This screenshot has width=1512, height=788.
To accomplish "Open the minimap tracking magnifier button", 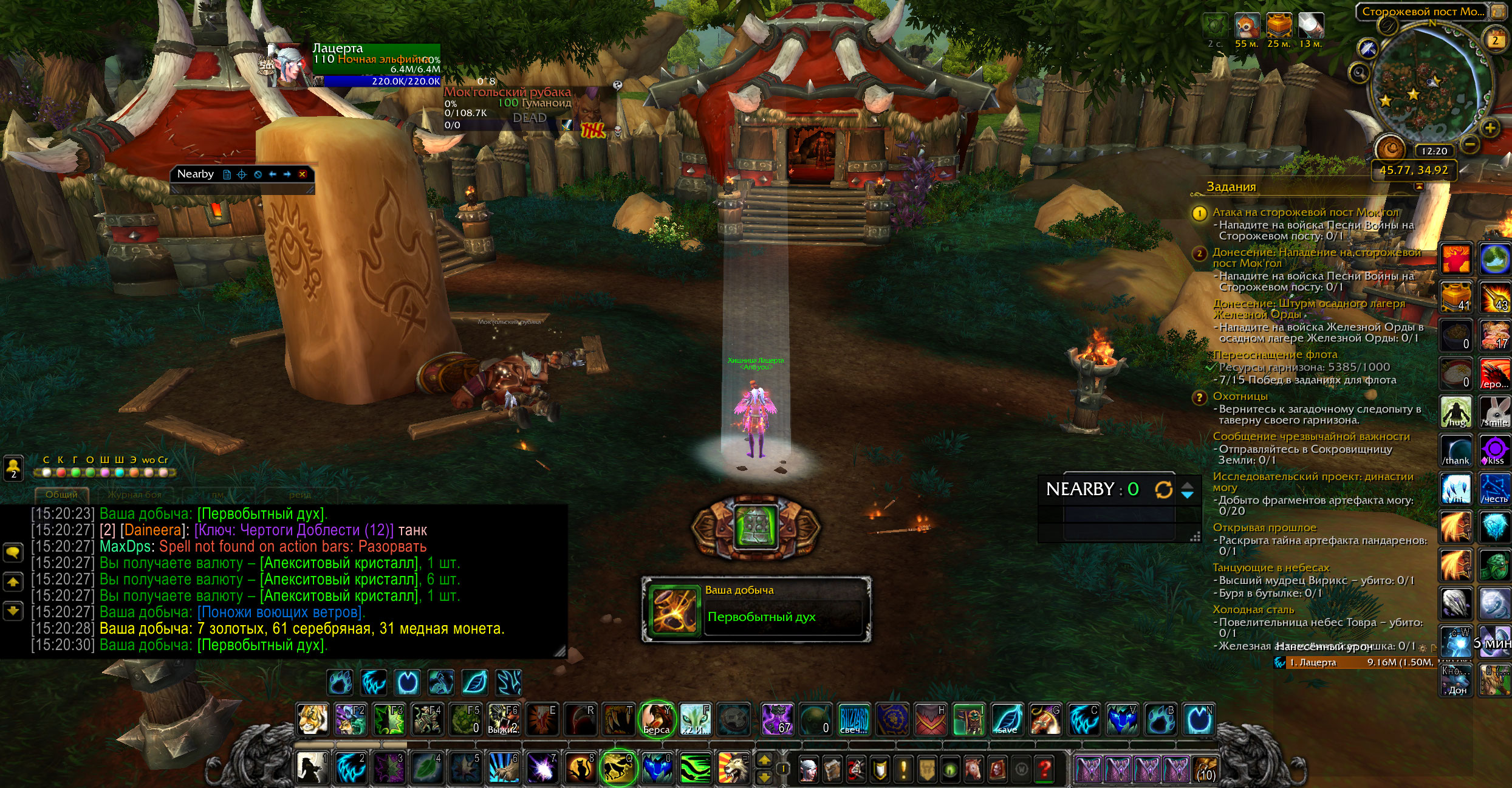I will click(x=1359, y=74).
